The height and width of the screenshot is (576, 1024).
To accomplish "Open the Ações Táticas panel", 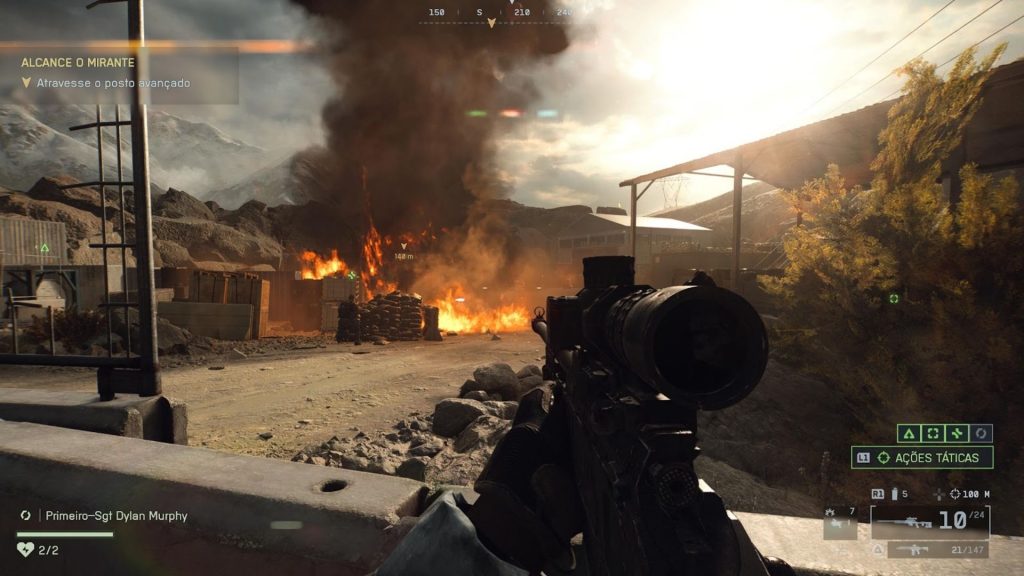I will [x=922, y=457].
